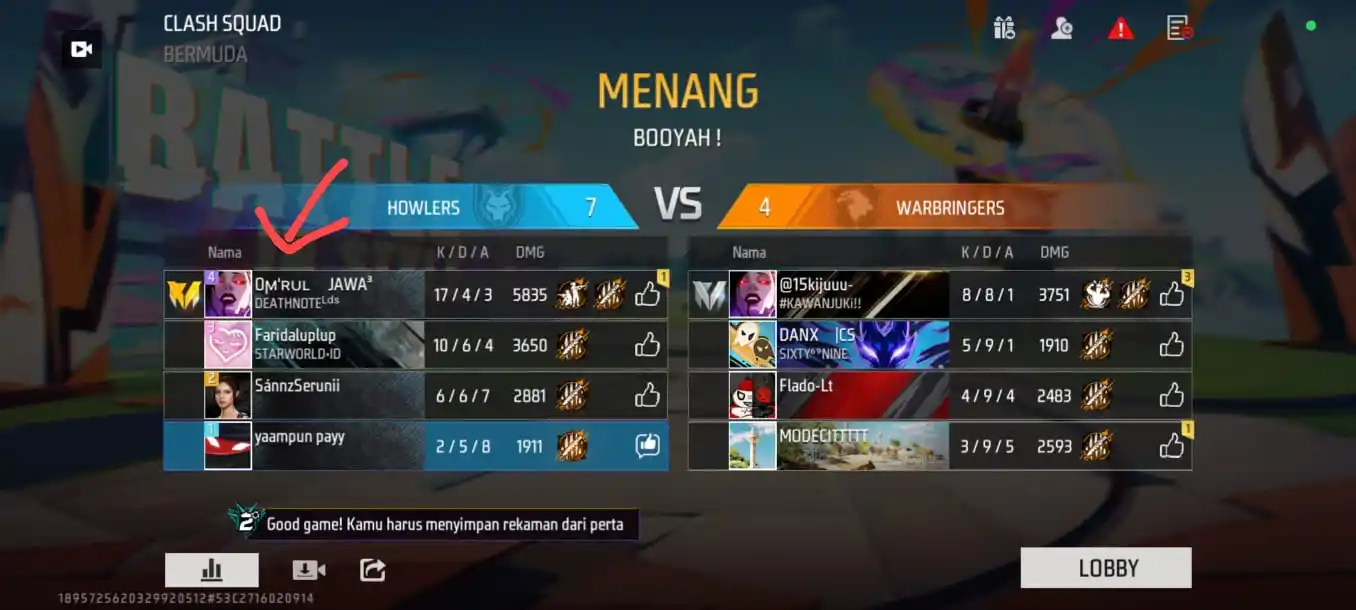
Task: View the @15kijuuu- player avatar
Action: pos(752,294)
